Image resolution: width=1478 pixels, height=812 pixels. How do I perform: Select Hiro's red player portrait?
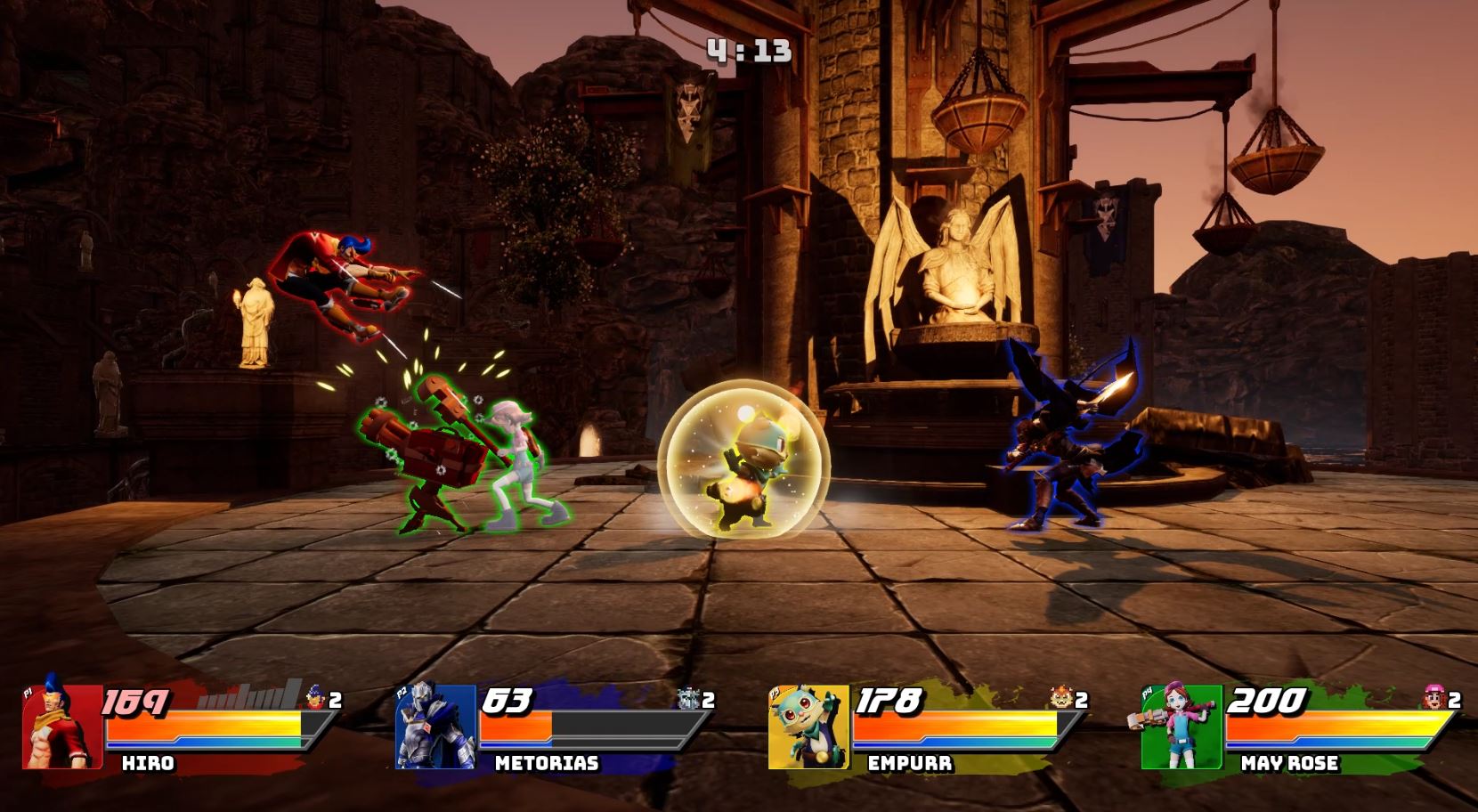point(62,727)
